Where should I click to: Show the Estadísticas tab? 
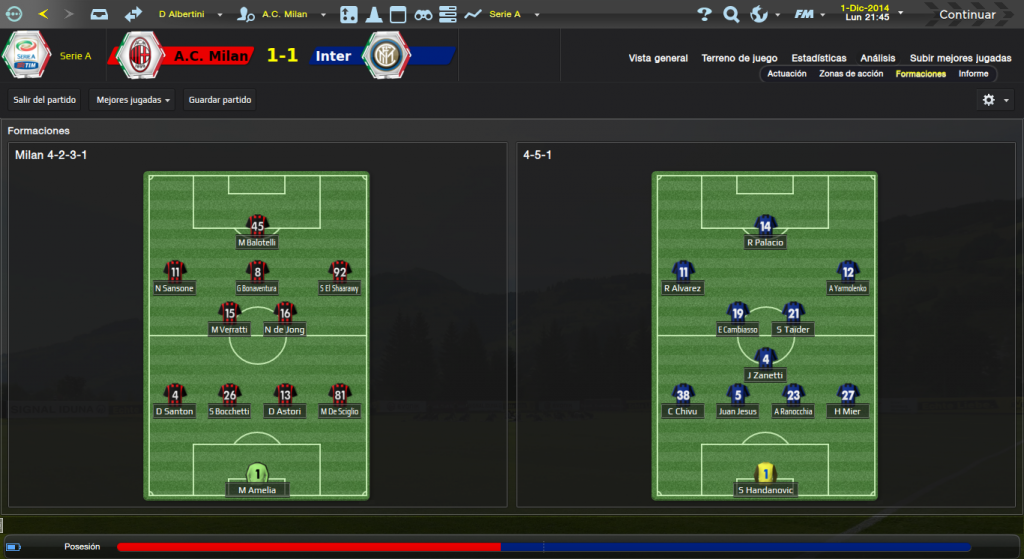coord(818,58)
